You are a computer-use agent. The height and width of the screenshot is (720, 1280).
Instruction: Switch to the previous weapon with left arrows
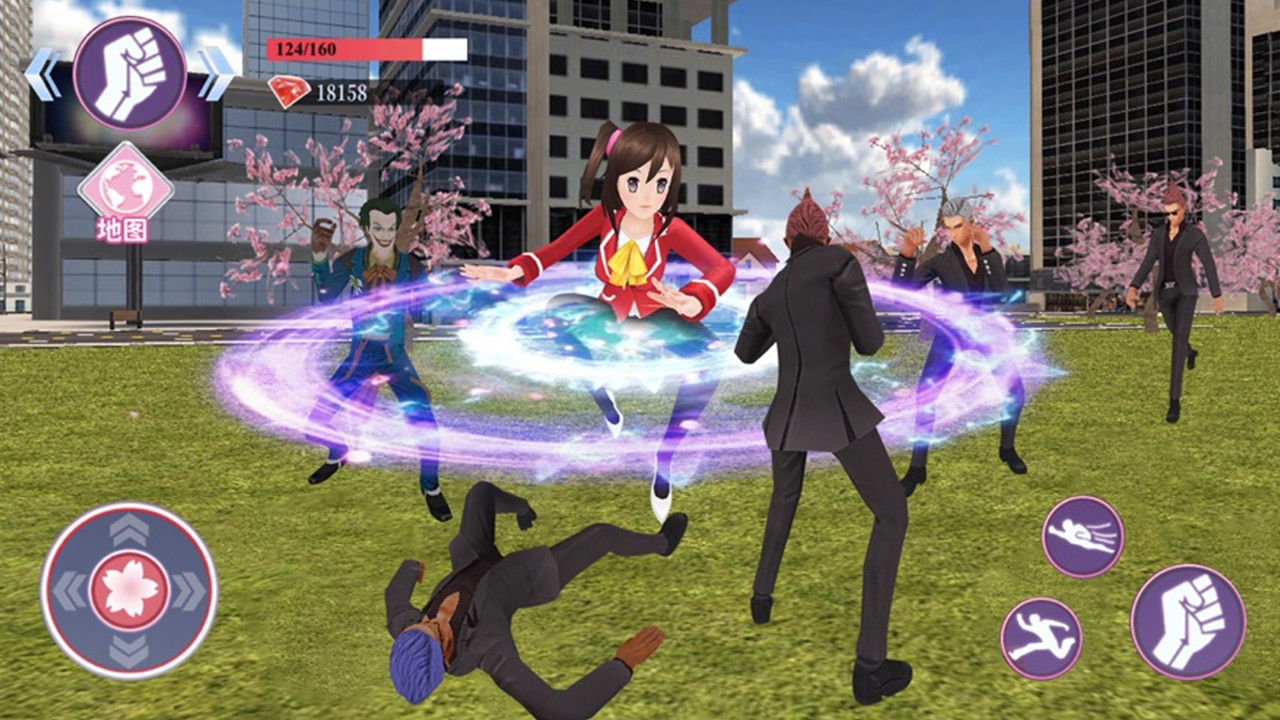click(42, 75)
